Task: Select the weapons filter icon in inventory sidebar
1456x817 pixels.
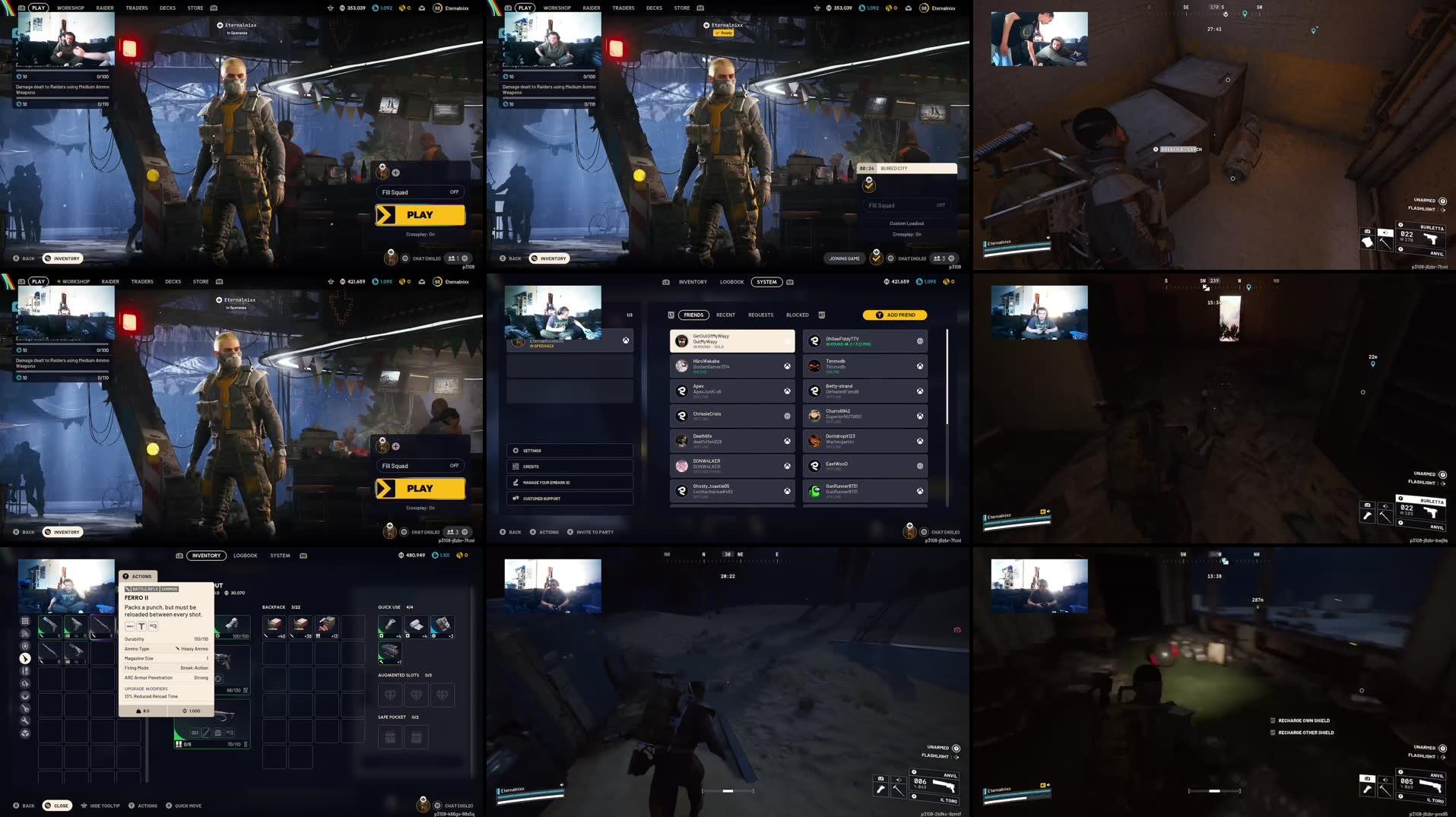Action: tap(25, 658)
